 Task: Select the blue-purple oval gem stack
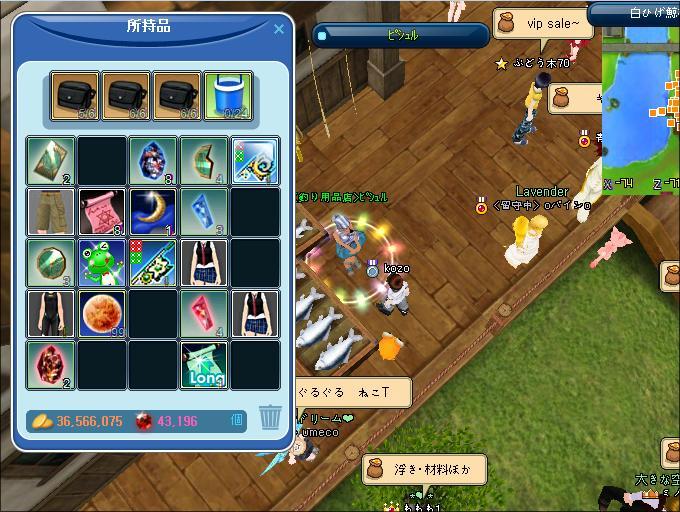coord(153,161)
